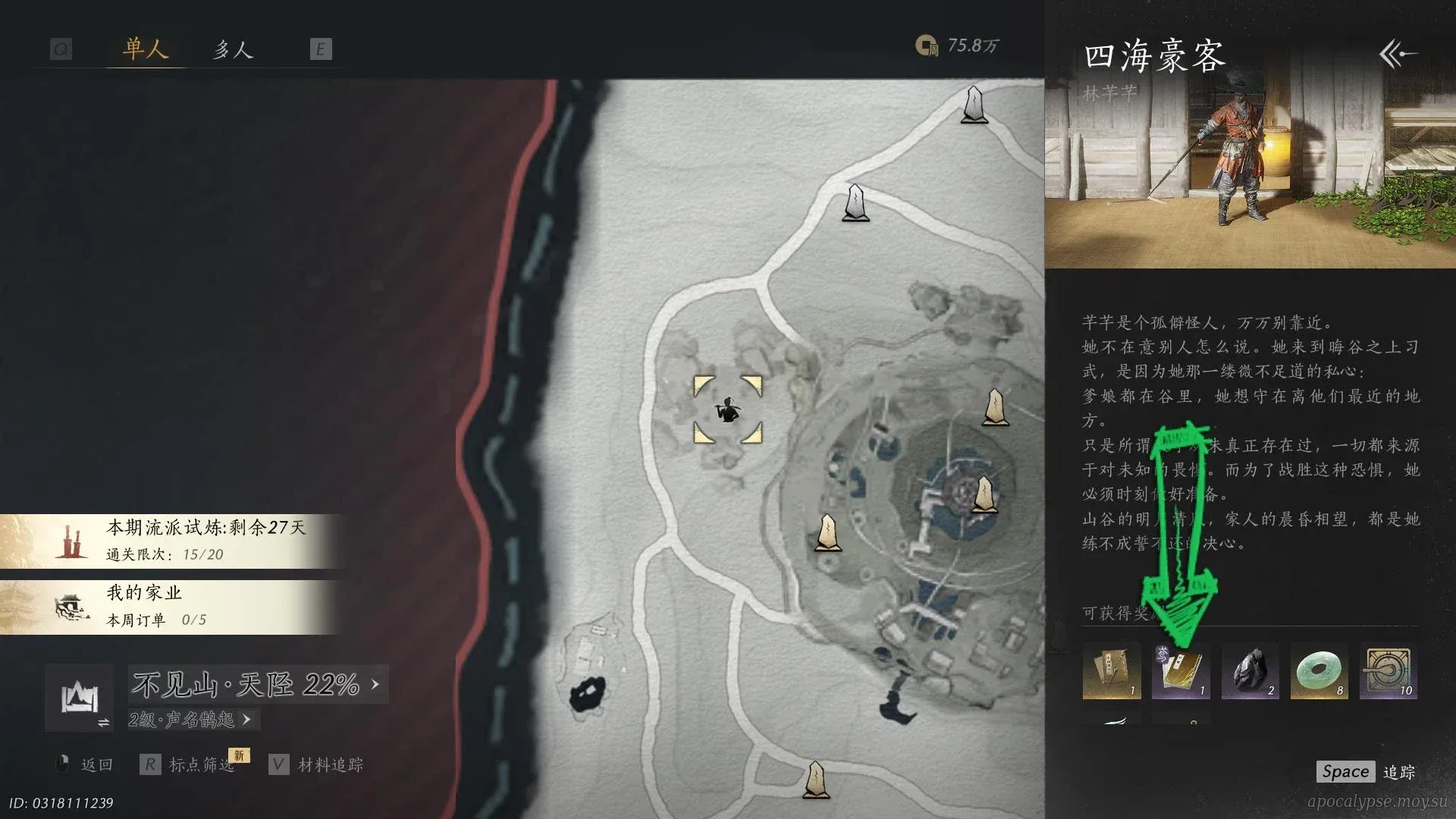
Task: Switch to the 单人 tab
Action: (145, 50)
